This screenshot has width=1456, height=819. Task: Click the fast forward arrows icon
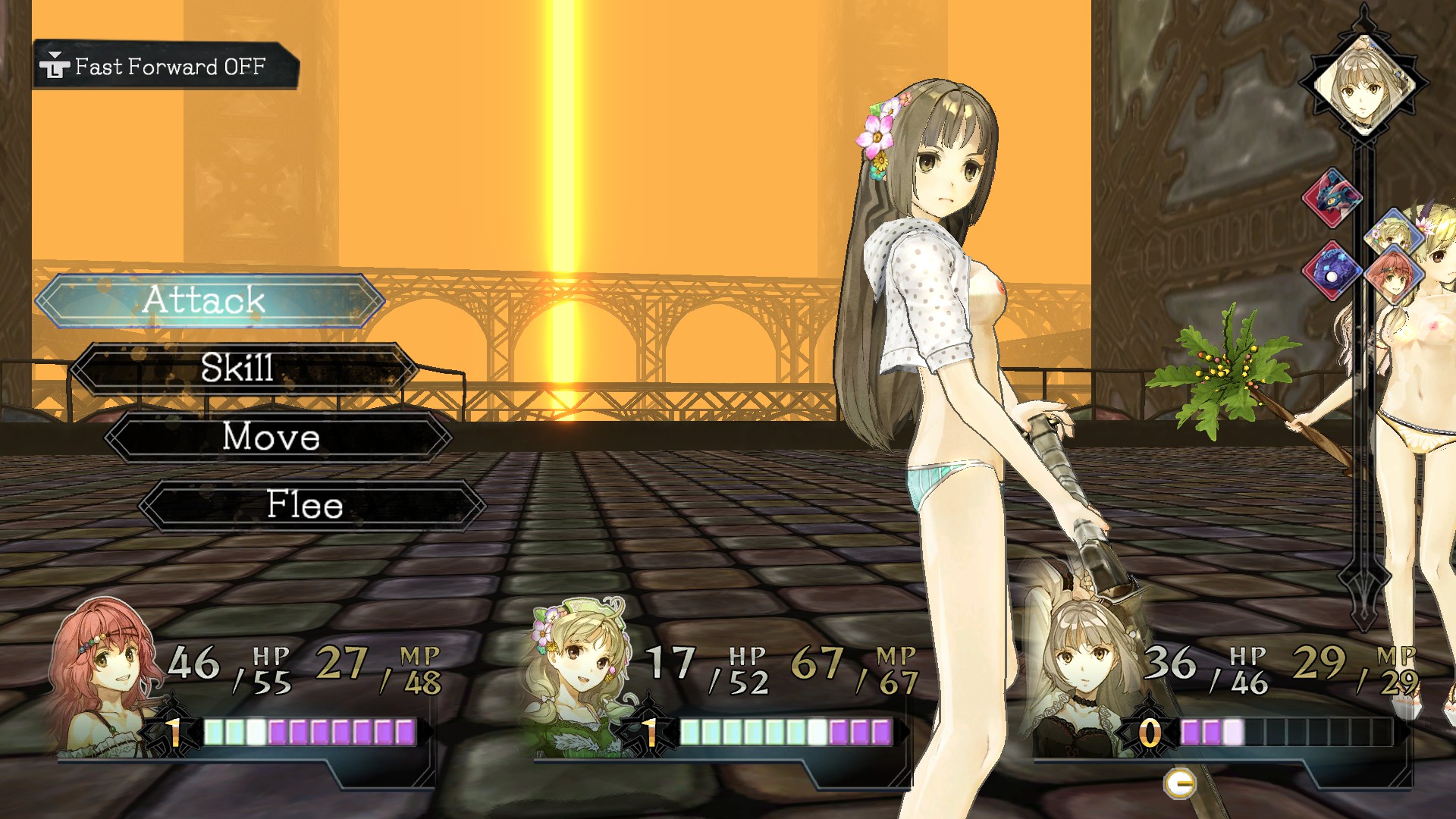click(x=55, y=66)
